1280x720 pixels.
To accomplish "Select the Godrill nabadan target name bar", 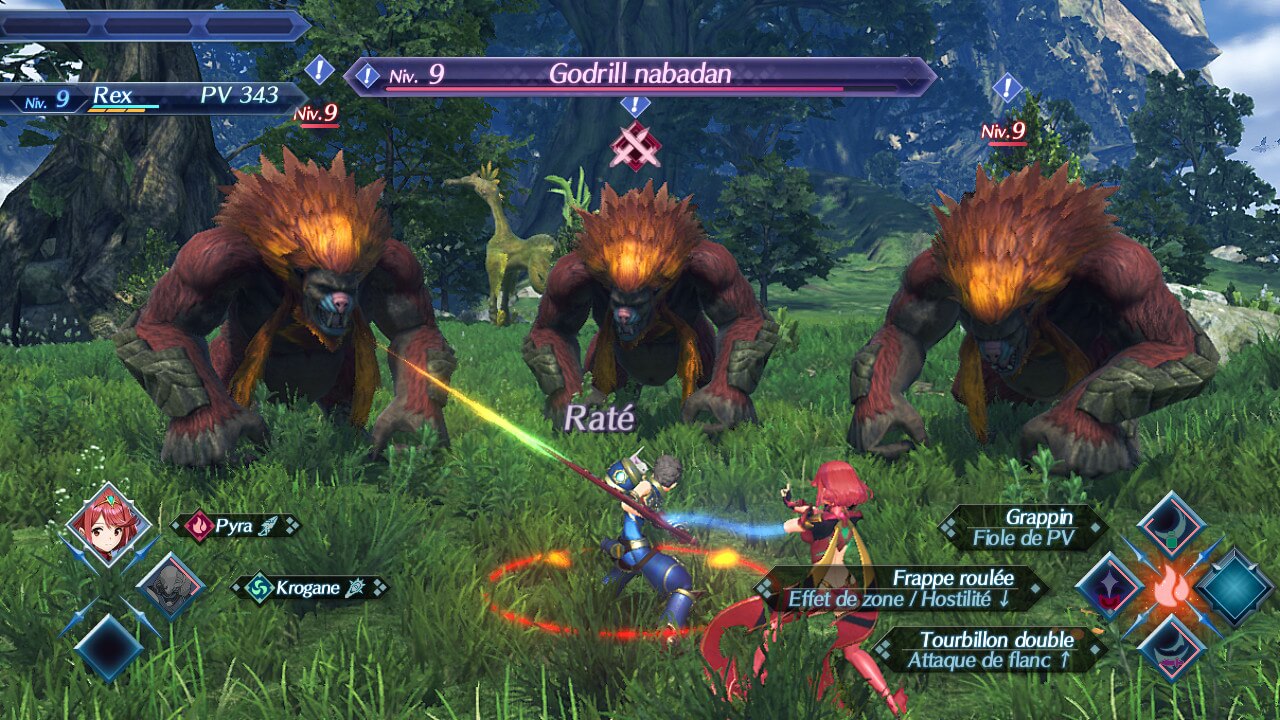I will pyautogui.click(x=640, y=75).
